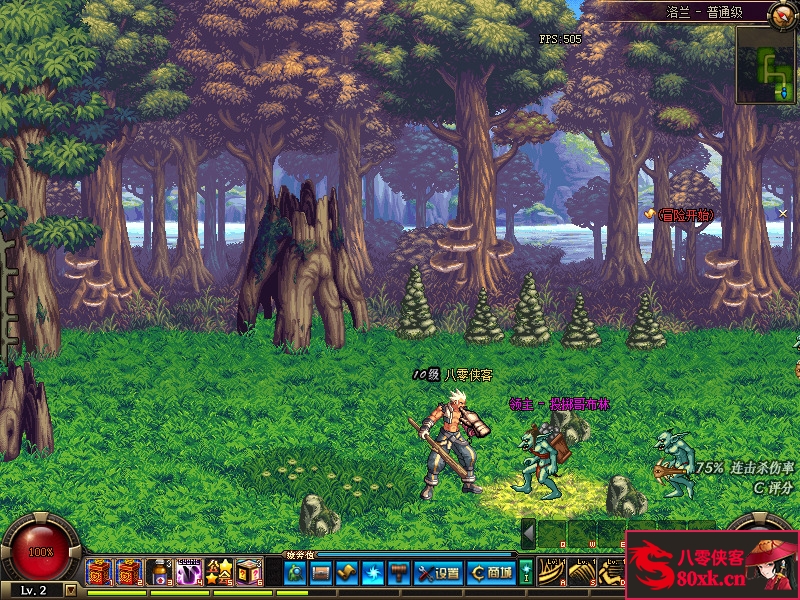Open the 设置 settings menu
This screenshot has height=600, width=800.
(x=438, y=573)
